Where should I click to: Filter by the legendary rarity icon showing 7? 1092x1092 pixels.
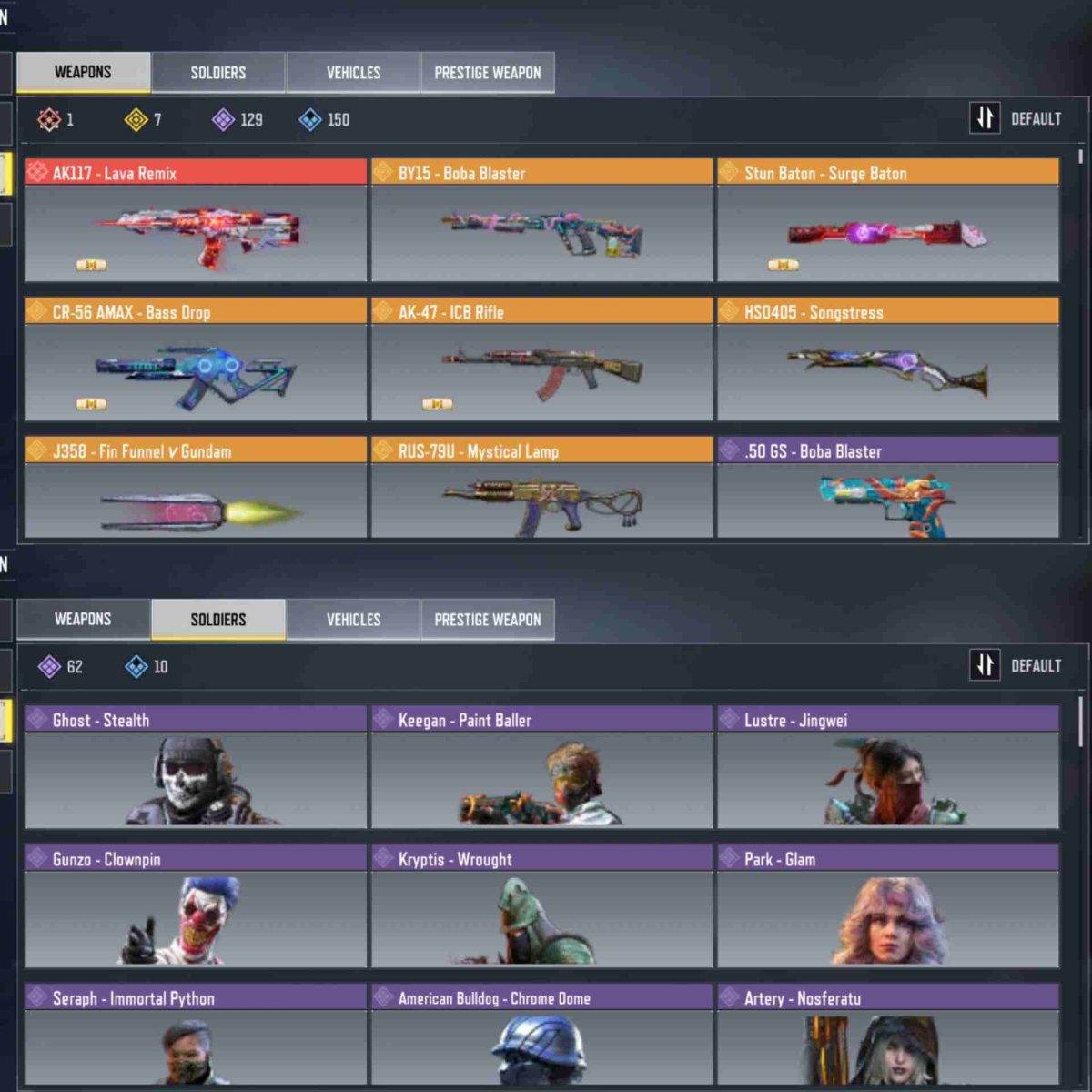click(x=136, y=119)
